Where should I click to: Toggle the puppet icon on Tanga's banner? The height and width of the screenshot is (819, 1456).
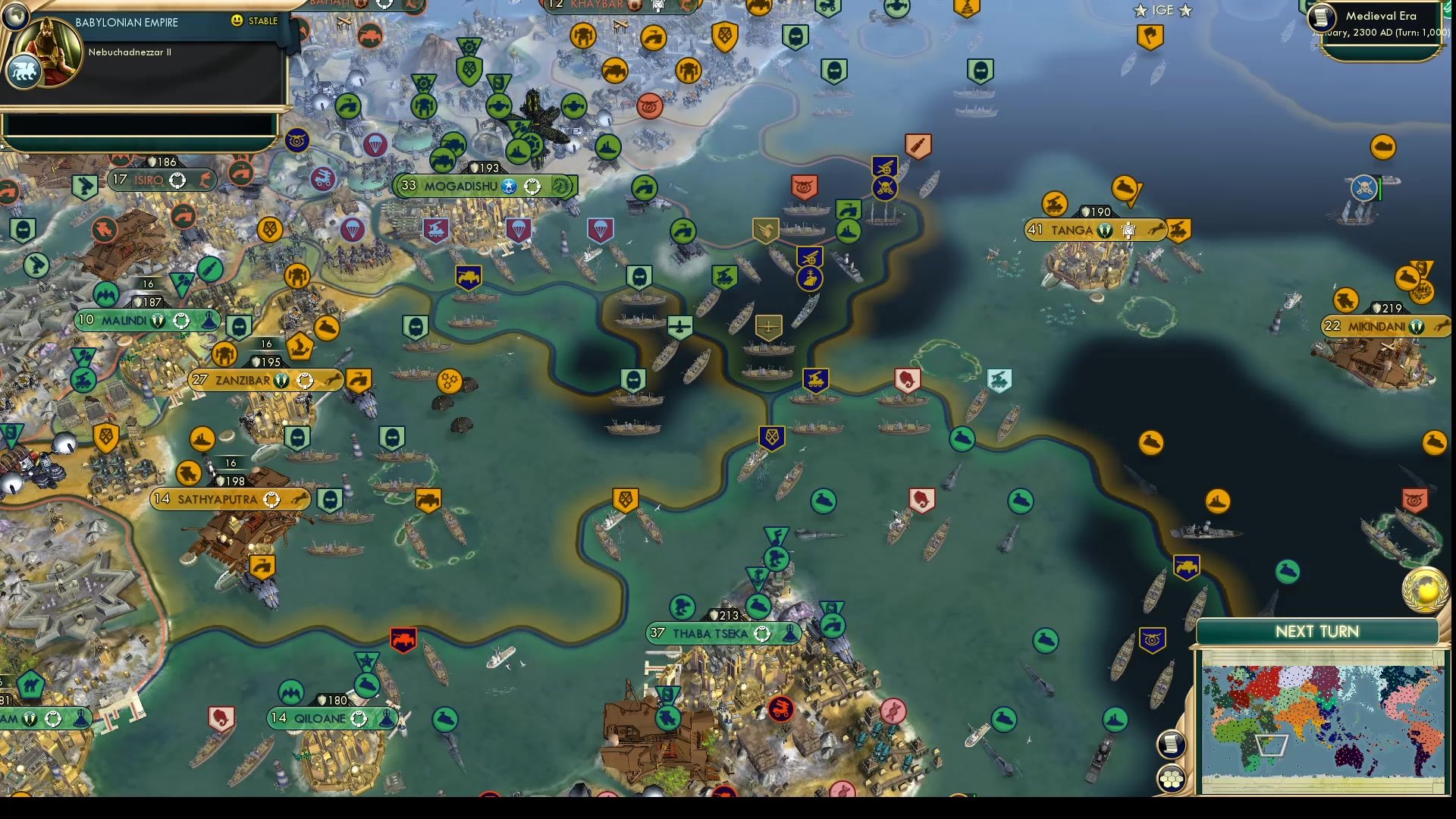click(x=1129, y=230)
